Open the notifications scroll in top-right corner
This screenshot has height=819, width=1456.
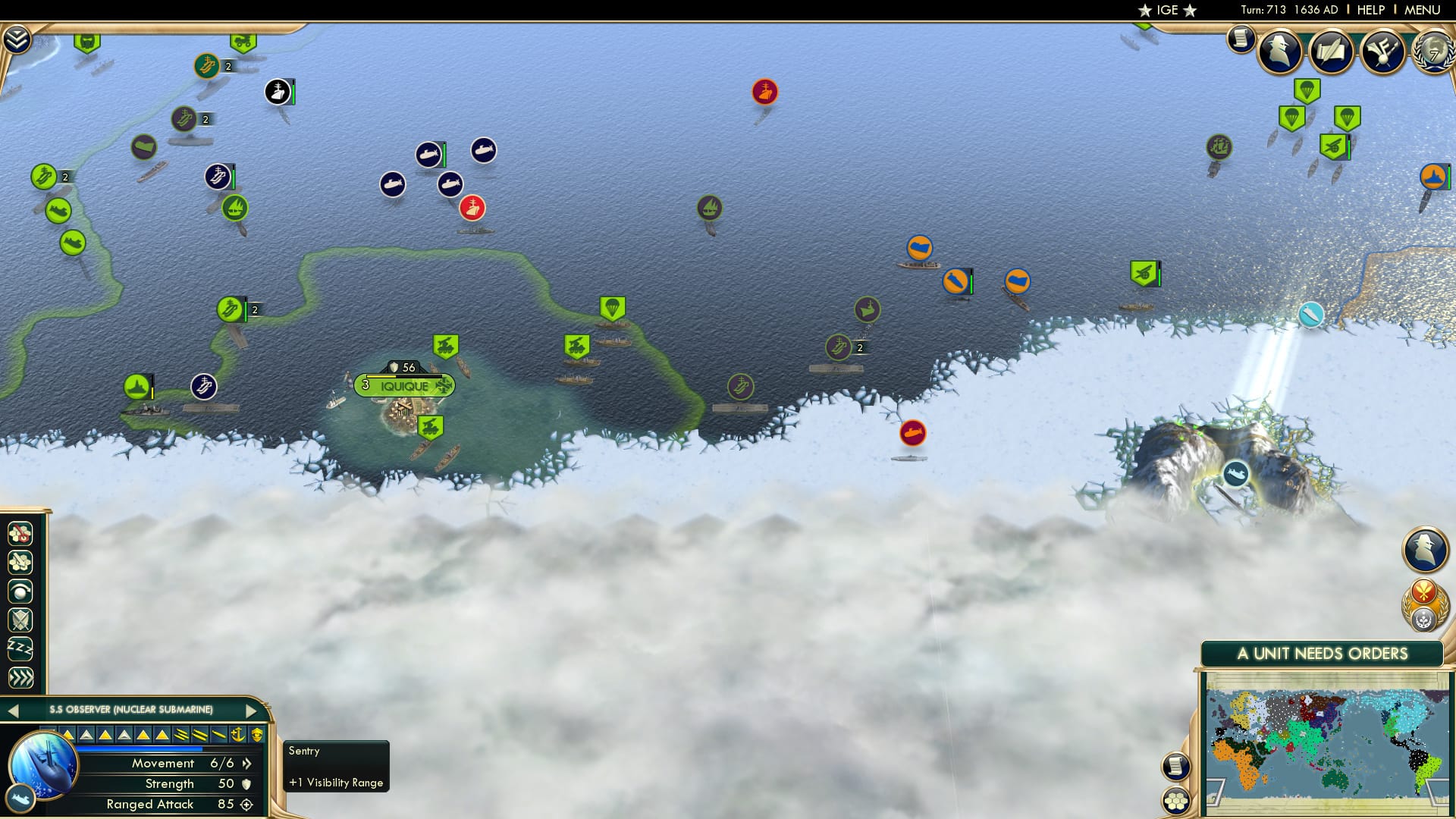tap(1241, 39)
